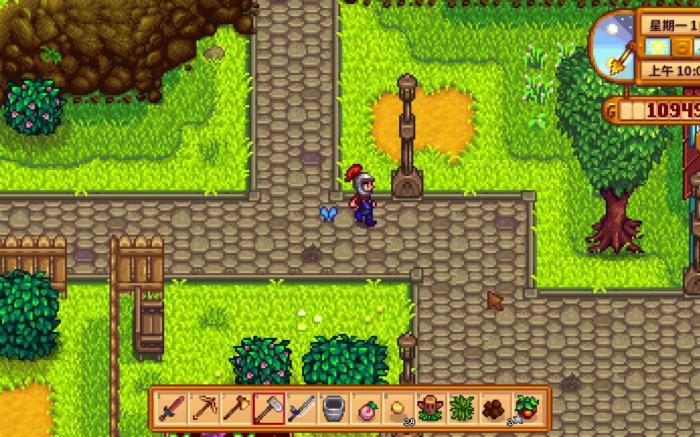Pick the dark brown lumps slot
700x437 pixels.
point(495,408)
